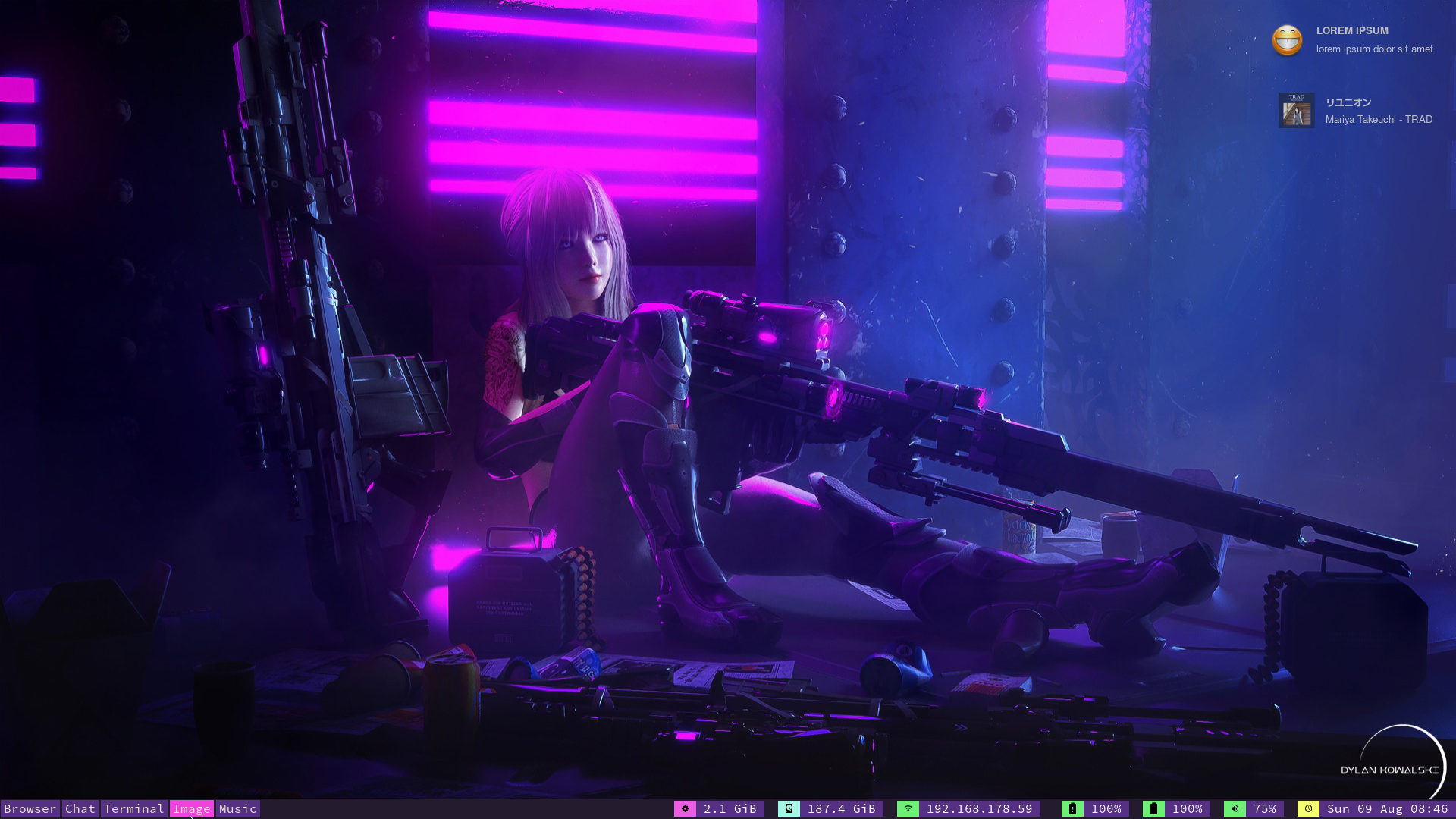Click the second battery indicator icon
The height and width of the screenshot is (819, 1456).
pyautogui.click(x=1154, y=809)
